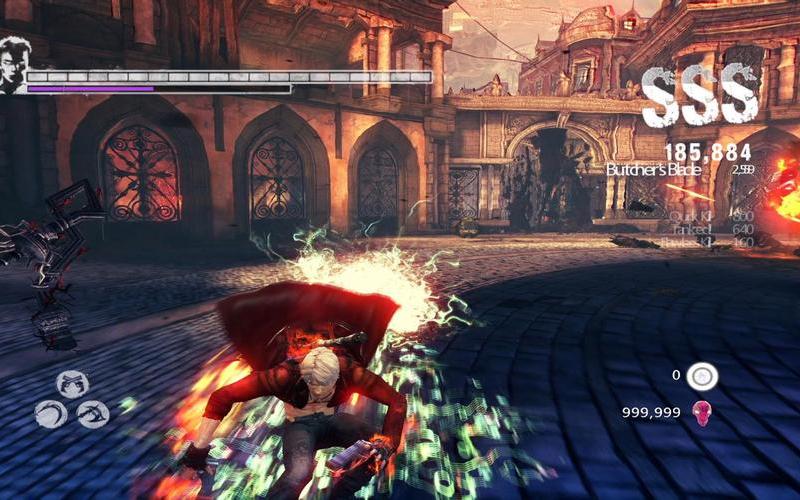Select the dual pistols weapon icon
Viewport: 800px width, 500px height.
[x=72, y=383]
